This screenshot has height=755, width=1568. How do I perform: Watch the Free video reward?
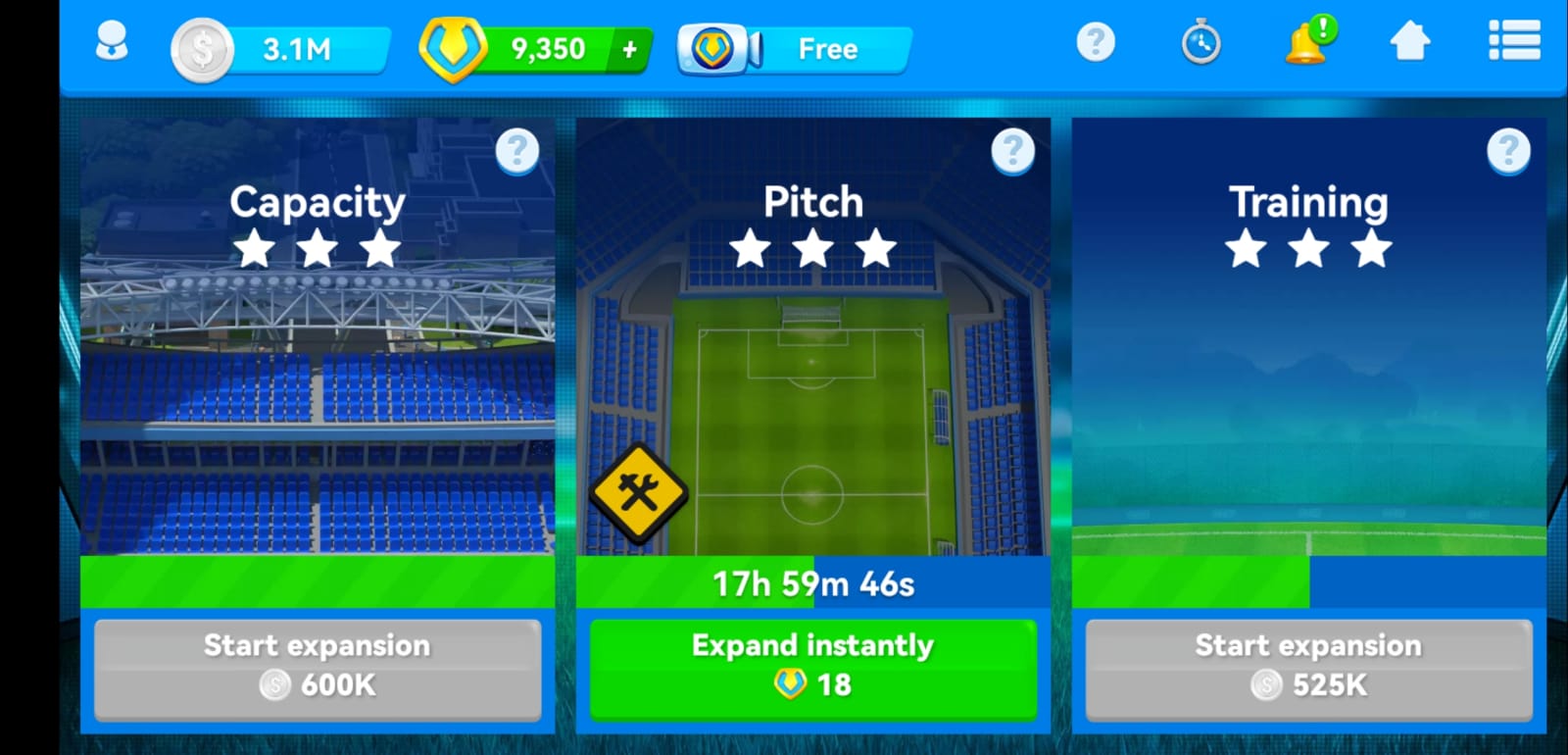796,49
